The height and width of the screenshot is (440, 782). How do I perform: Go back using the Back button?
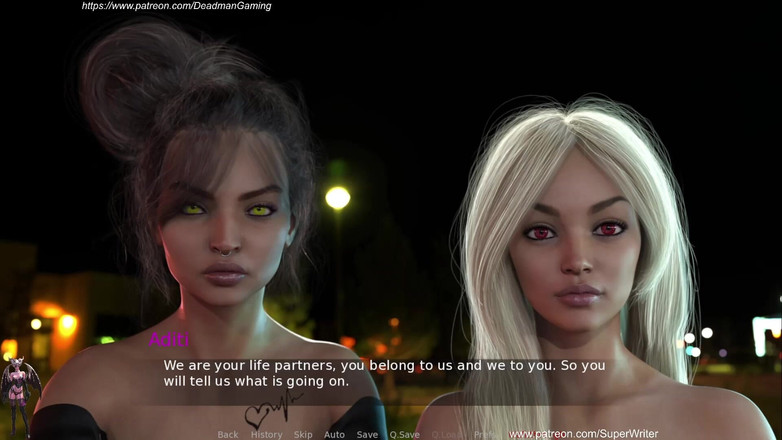tap(228, 435)
